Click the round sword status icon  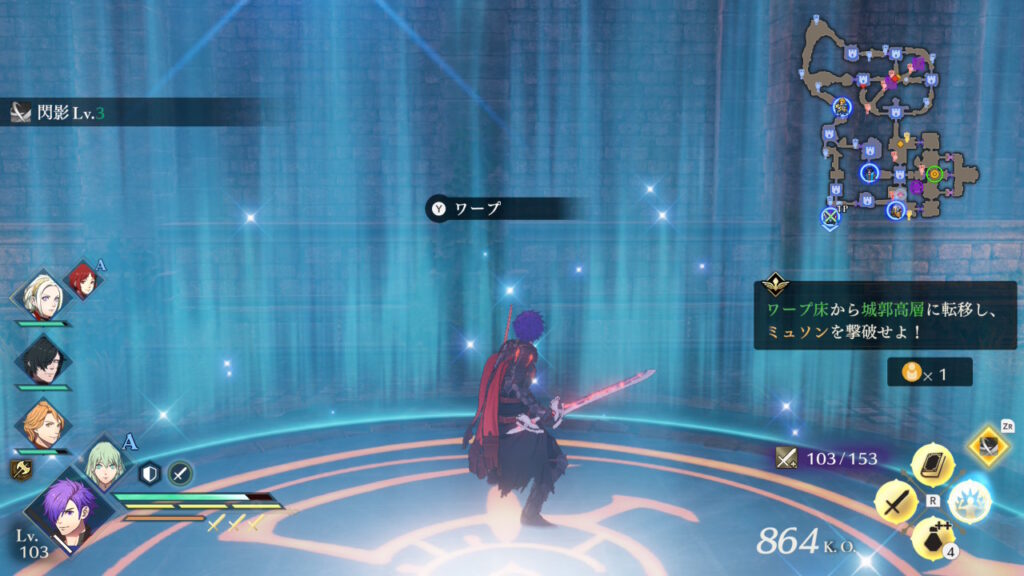pyautogui.click(x=180, y=473)
